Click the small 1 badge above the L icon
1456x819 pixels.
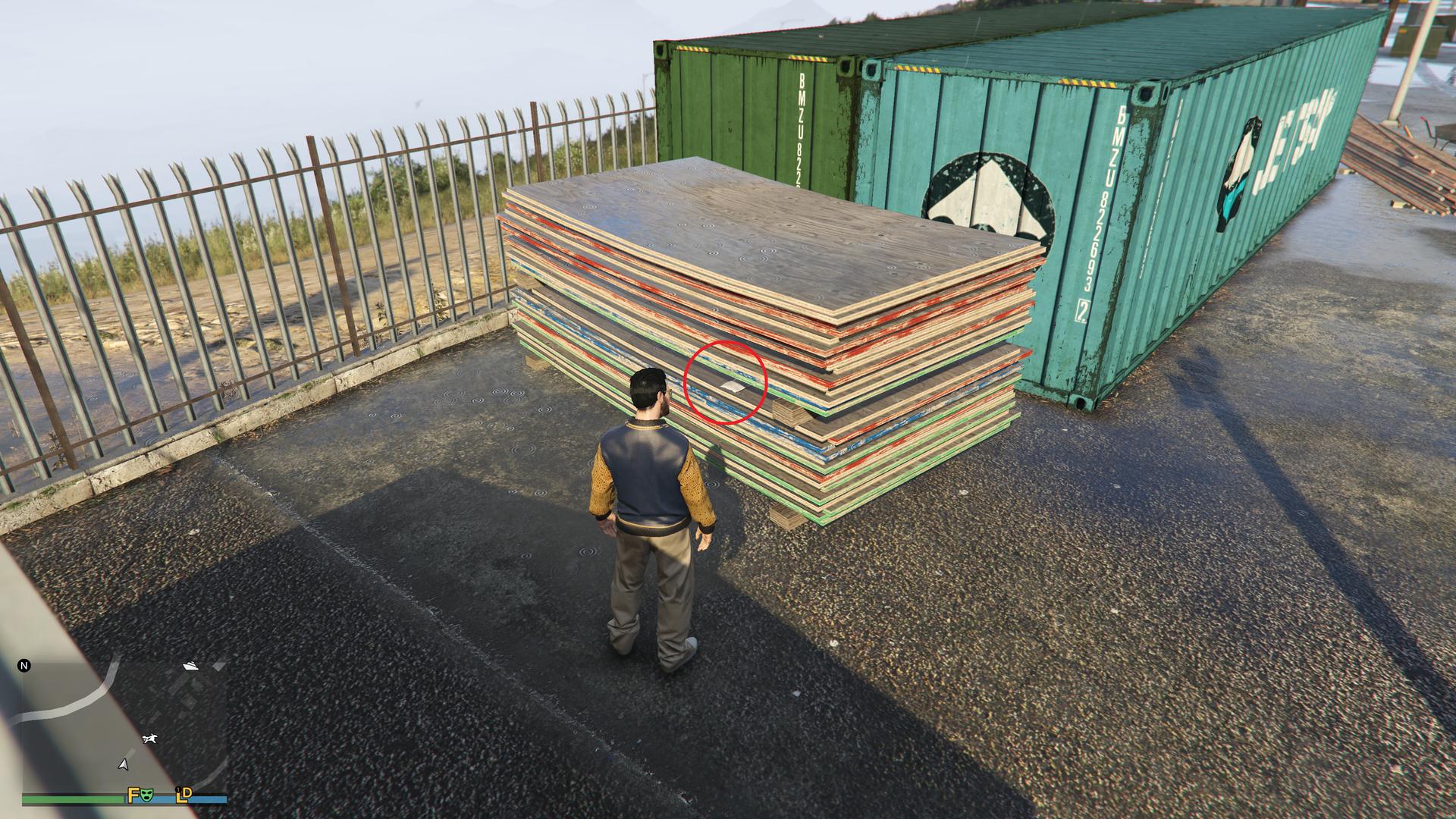click(178, 789)
